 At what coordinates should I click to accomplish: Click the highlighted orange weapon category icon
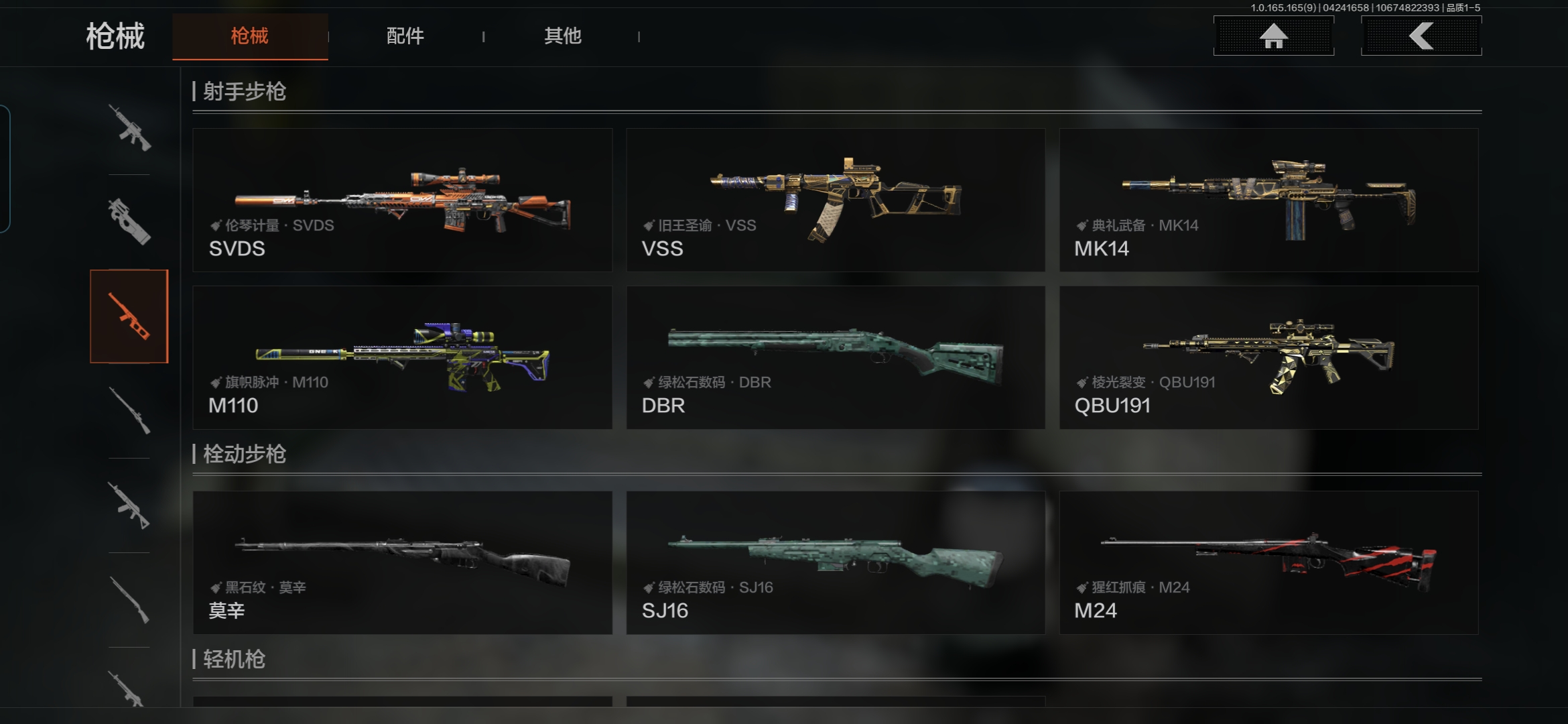coord(129,316)
